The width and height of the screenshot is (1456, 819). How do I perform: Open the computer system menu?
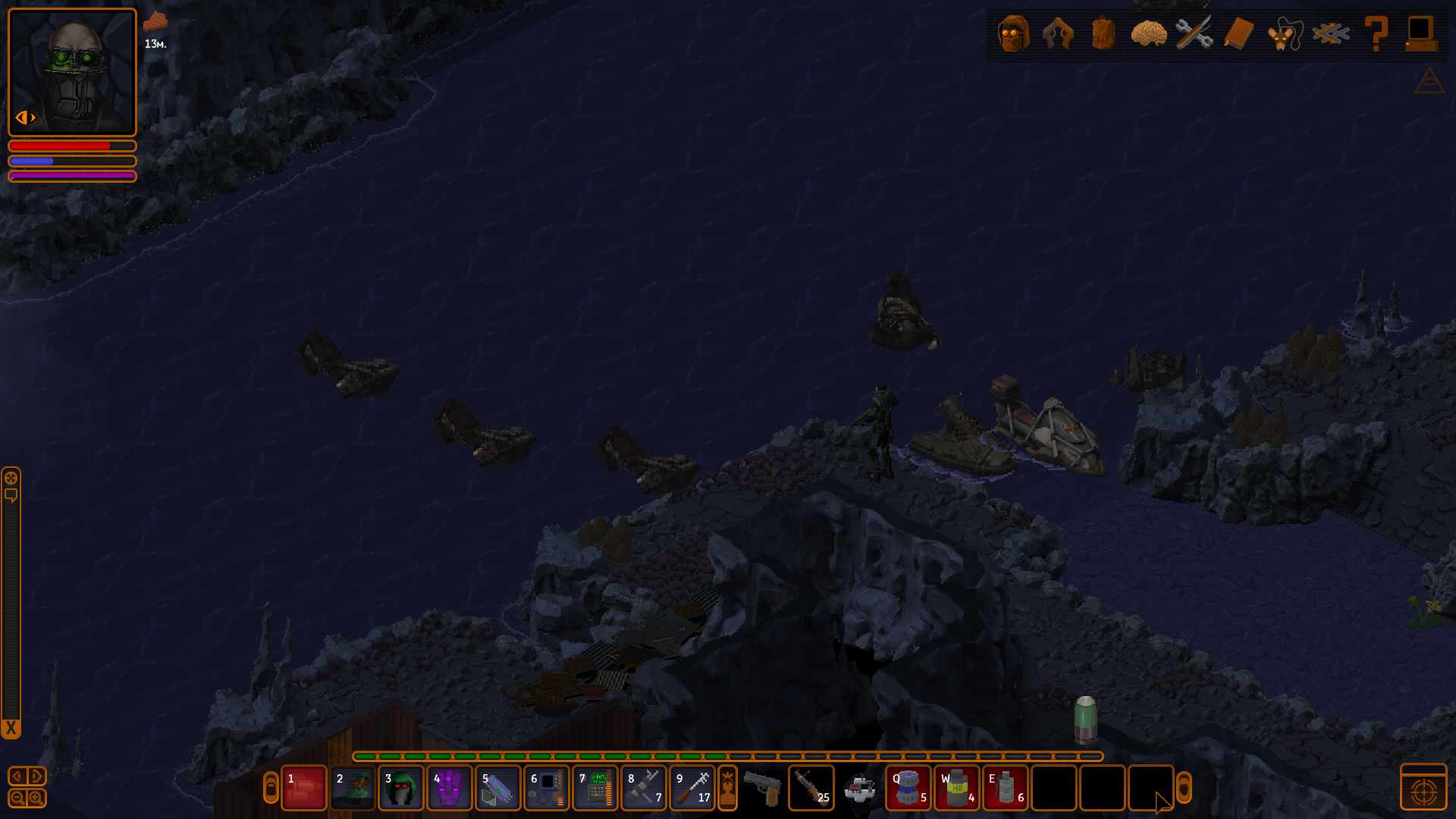tap(1420, 33)
